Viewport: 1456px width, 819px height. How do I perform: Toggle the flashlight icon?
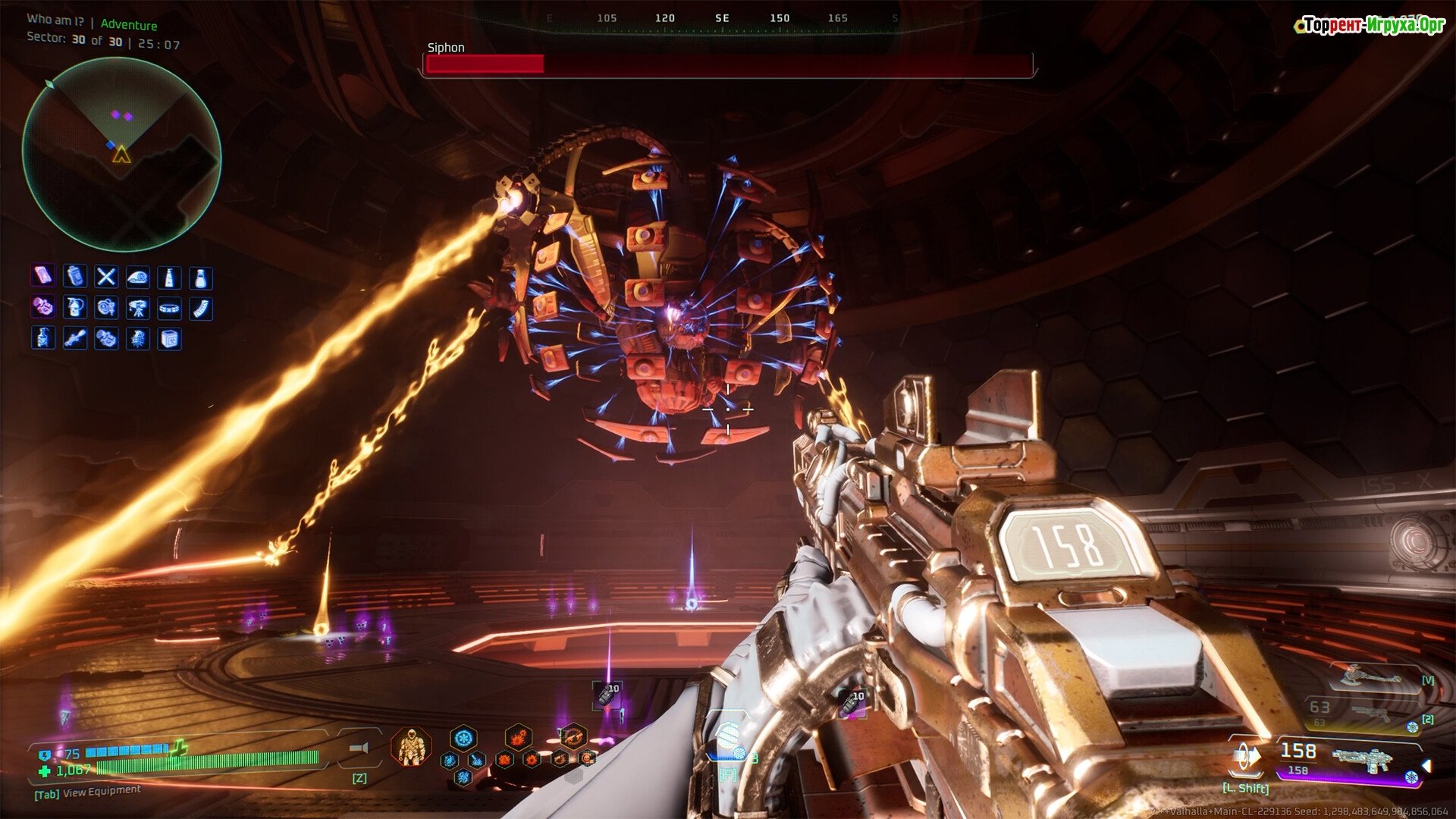click(359, 748)
